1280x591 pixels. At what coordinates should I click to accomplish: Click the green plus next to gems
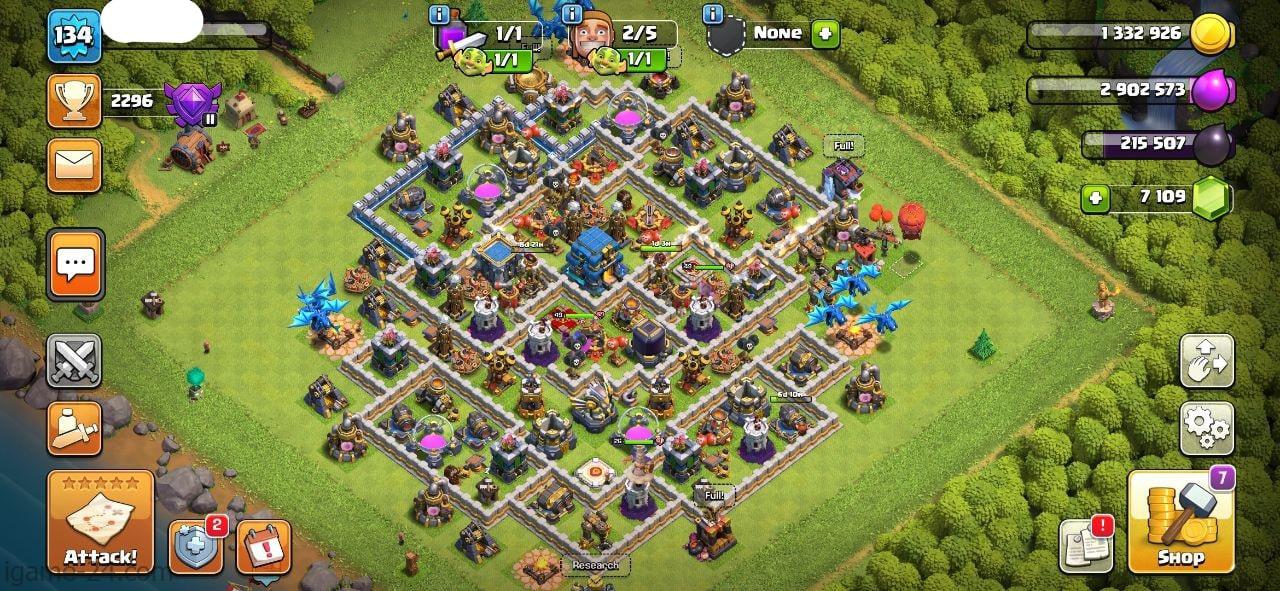[1096, 198]
